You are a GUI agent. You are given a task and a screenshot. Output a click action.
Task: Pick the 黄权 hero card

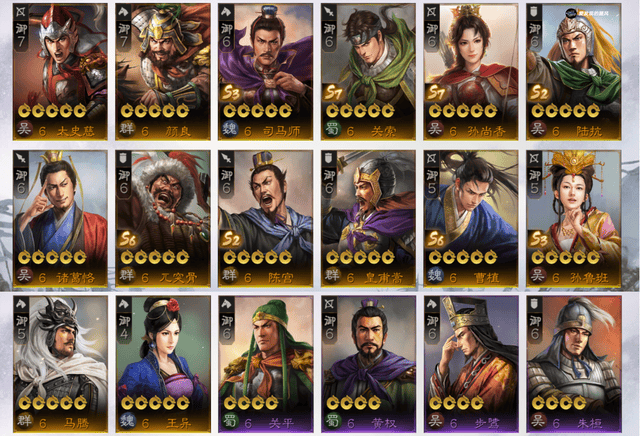(367, 362)
